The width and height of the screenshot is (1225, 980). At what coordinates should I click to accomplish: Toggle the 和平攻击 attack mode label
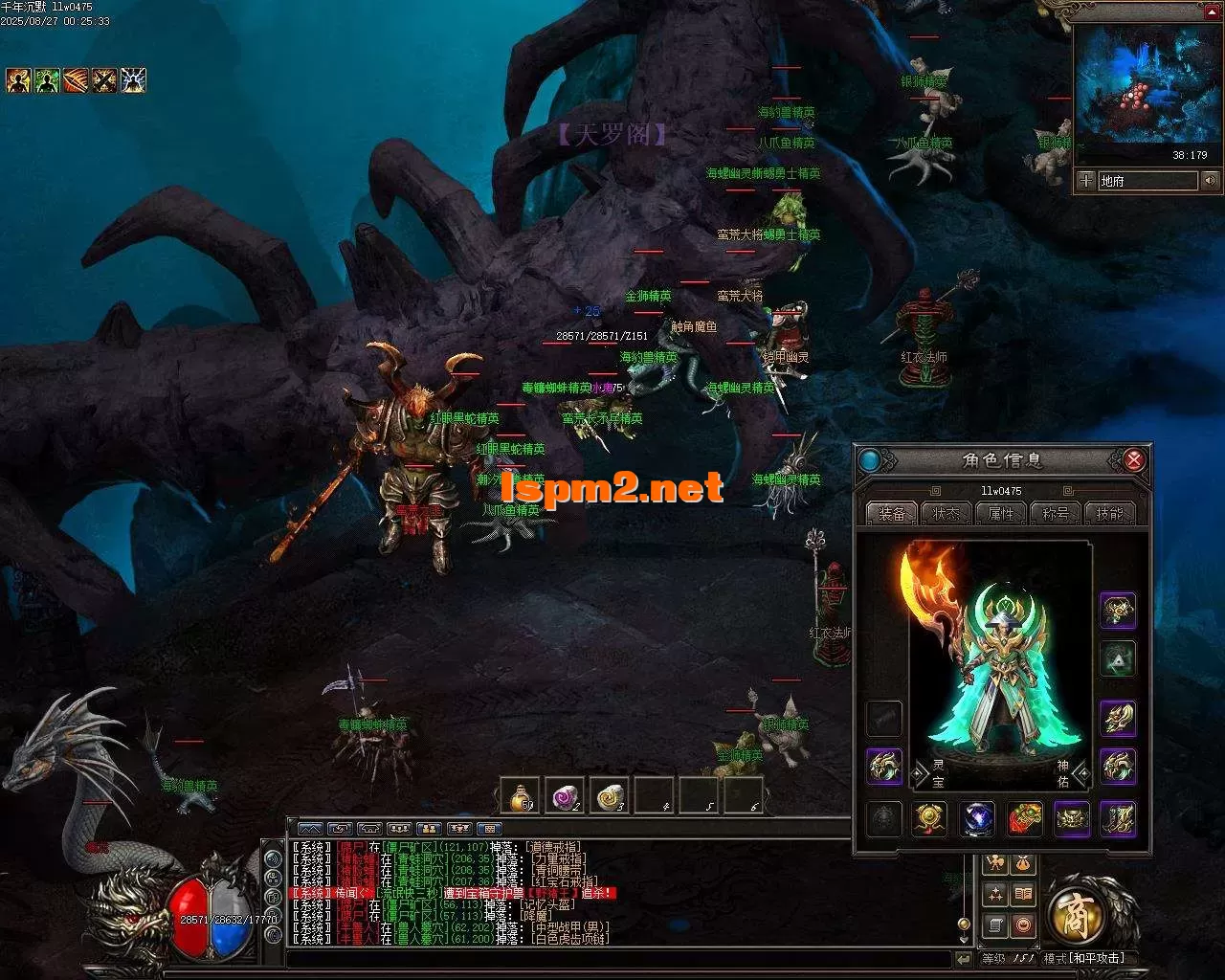pyautogui.click(x=1084, y=958)
